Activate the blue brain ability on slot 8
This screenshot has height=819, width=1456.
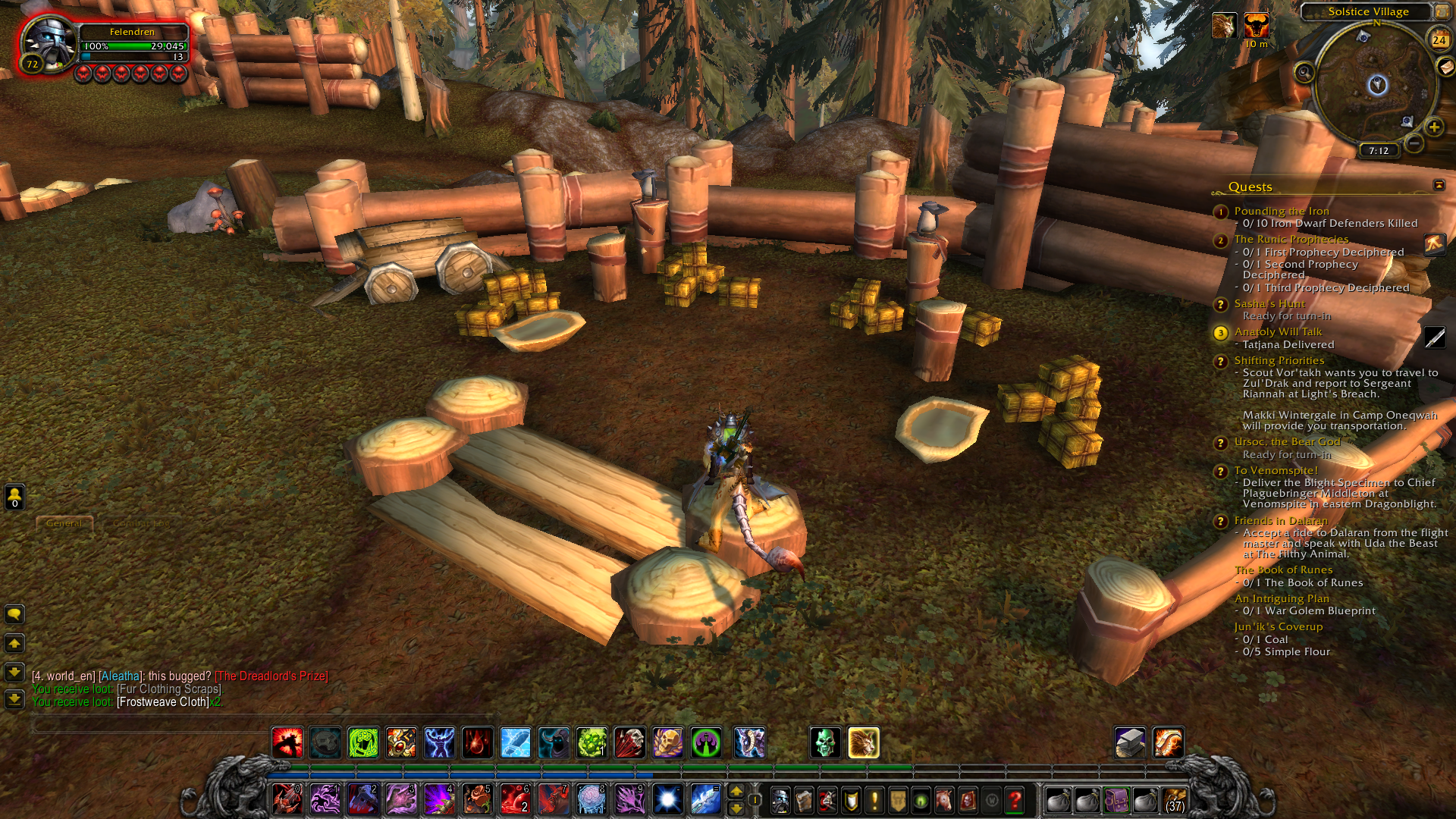(x=591, y=799)
